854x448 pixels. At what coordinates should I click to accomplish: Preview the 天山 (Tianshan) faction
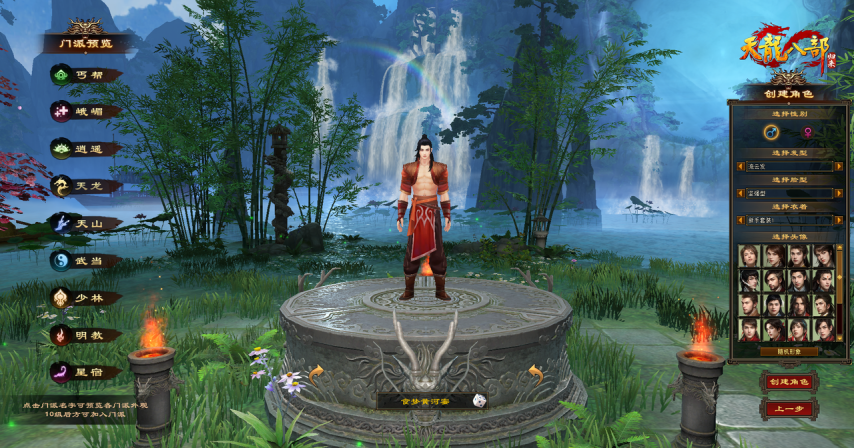coord(86,222)
